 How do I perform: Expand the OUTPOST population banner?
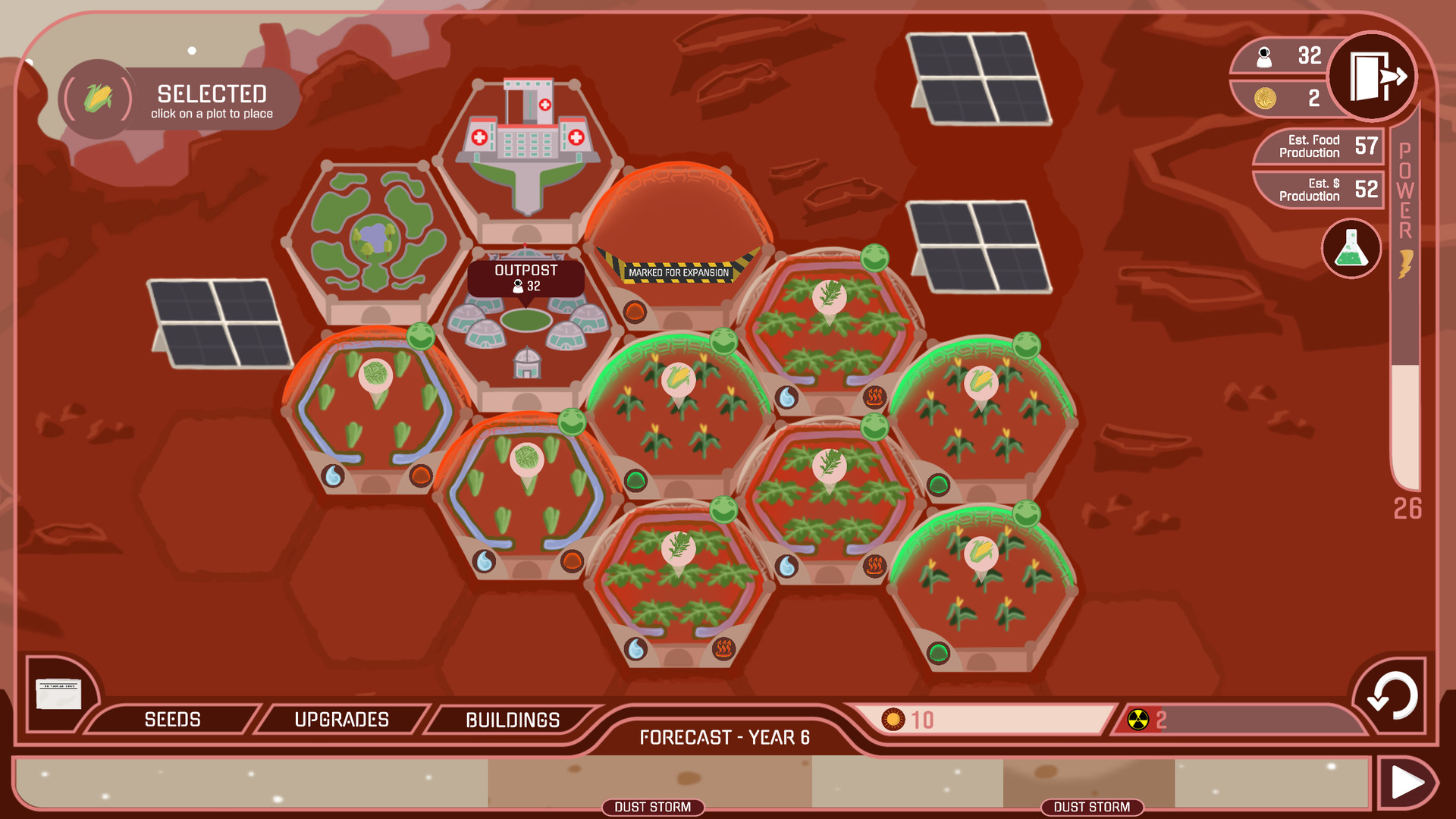tap(526, 280)
